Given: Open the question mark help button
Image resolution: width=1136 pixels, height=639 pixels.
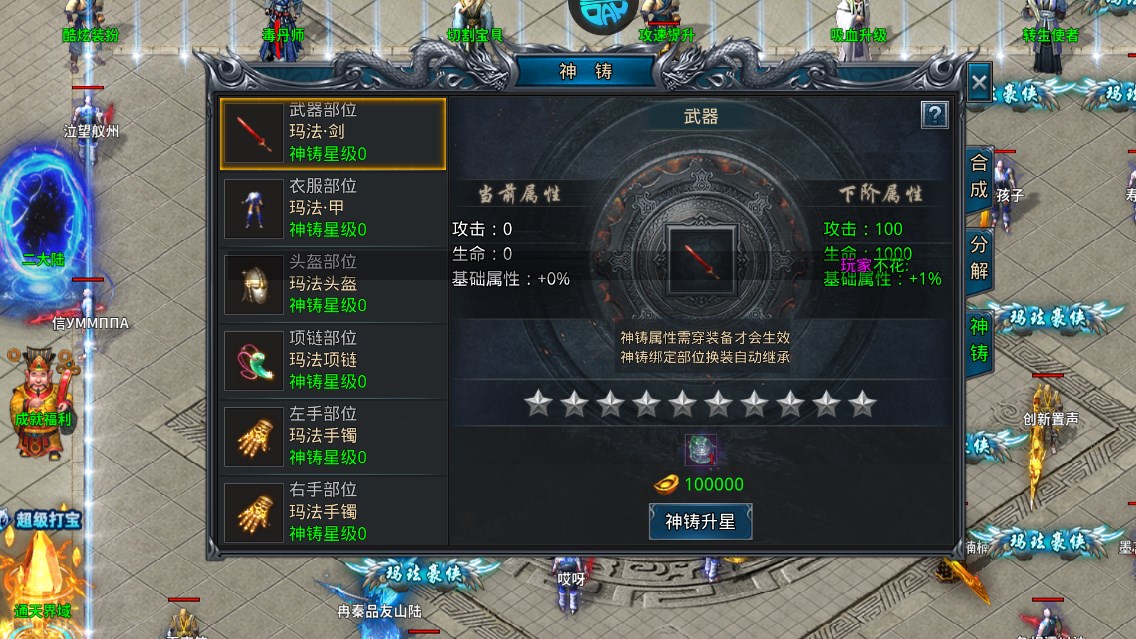Looking at the screenshot, I should [933, 115].
